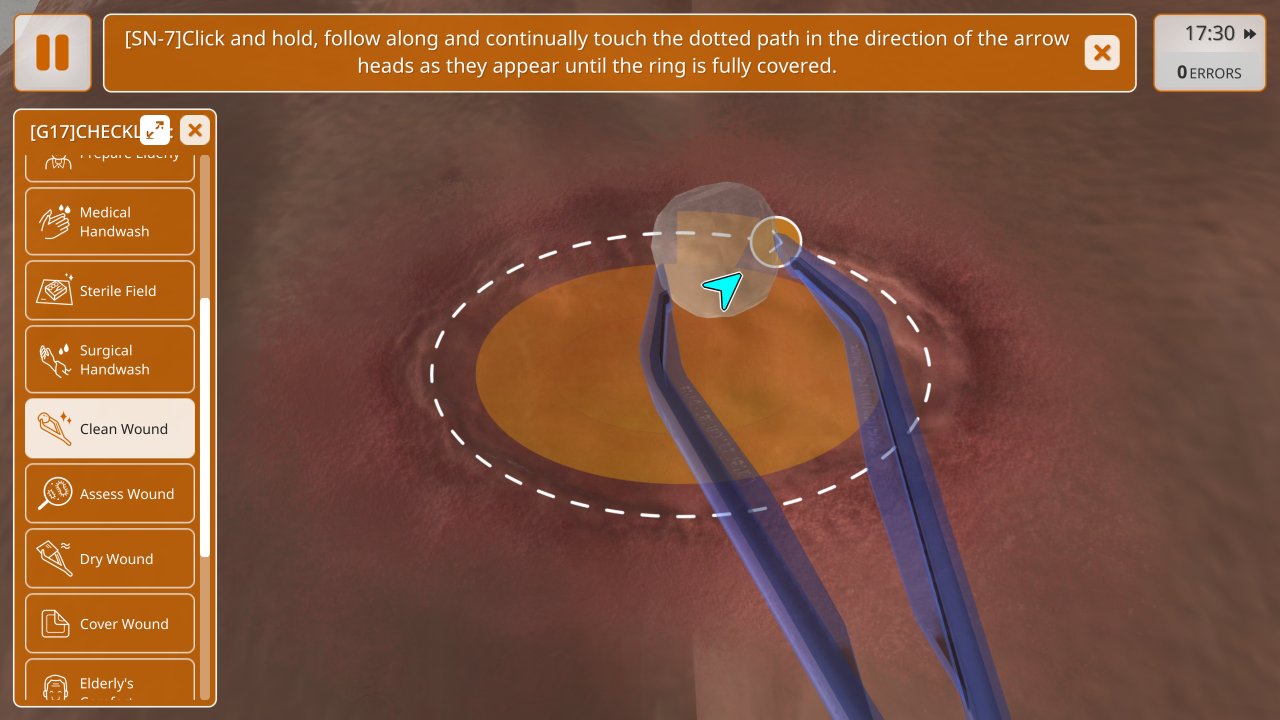Click the checklist scrollbar
The width and height of the screenshot is (1280, 720).
click(x=205, y=427)
